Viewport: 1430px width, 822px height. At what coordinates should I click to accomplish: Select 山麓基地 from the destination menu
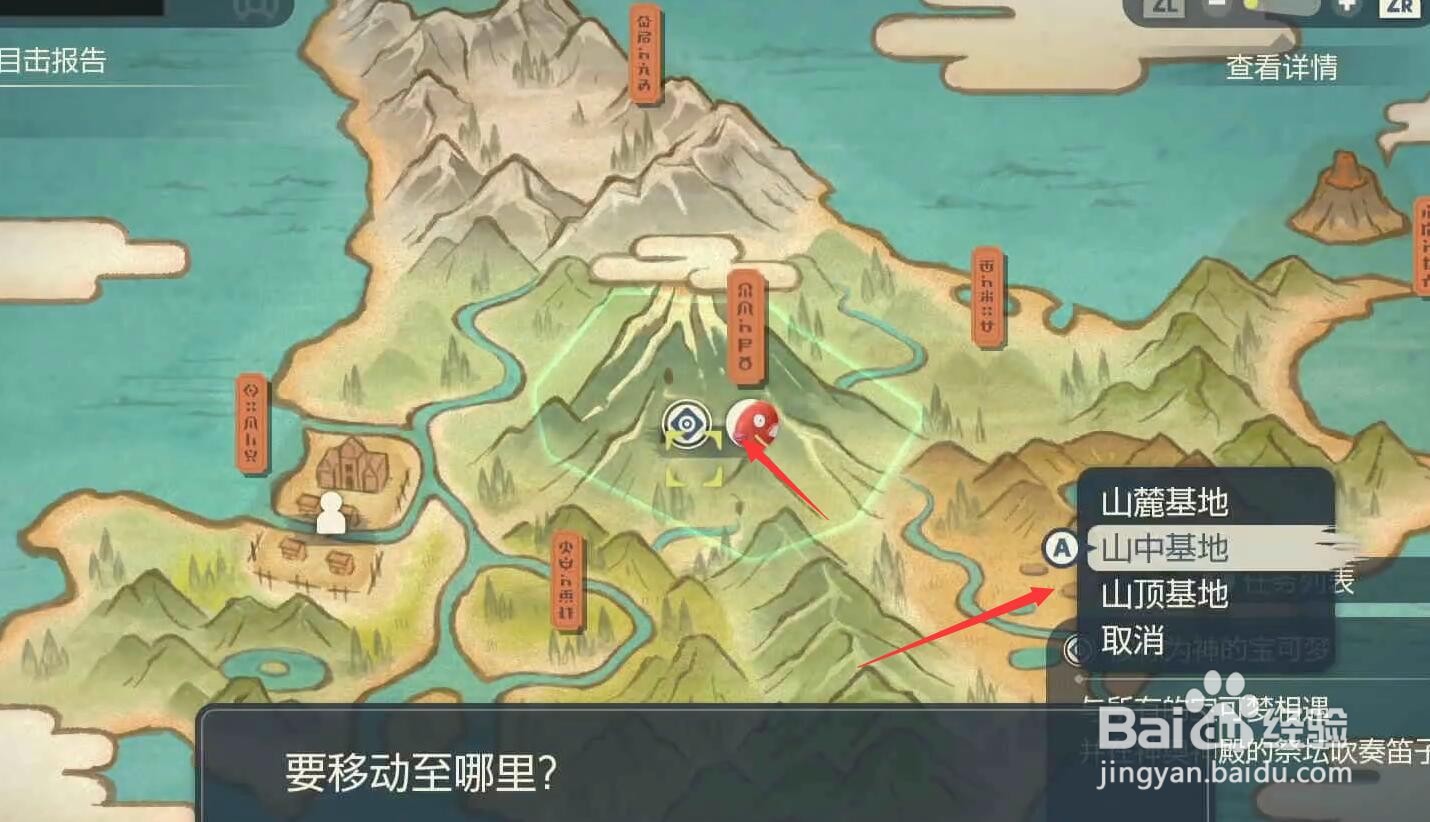click(x=1165, y=504)
